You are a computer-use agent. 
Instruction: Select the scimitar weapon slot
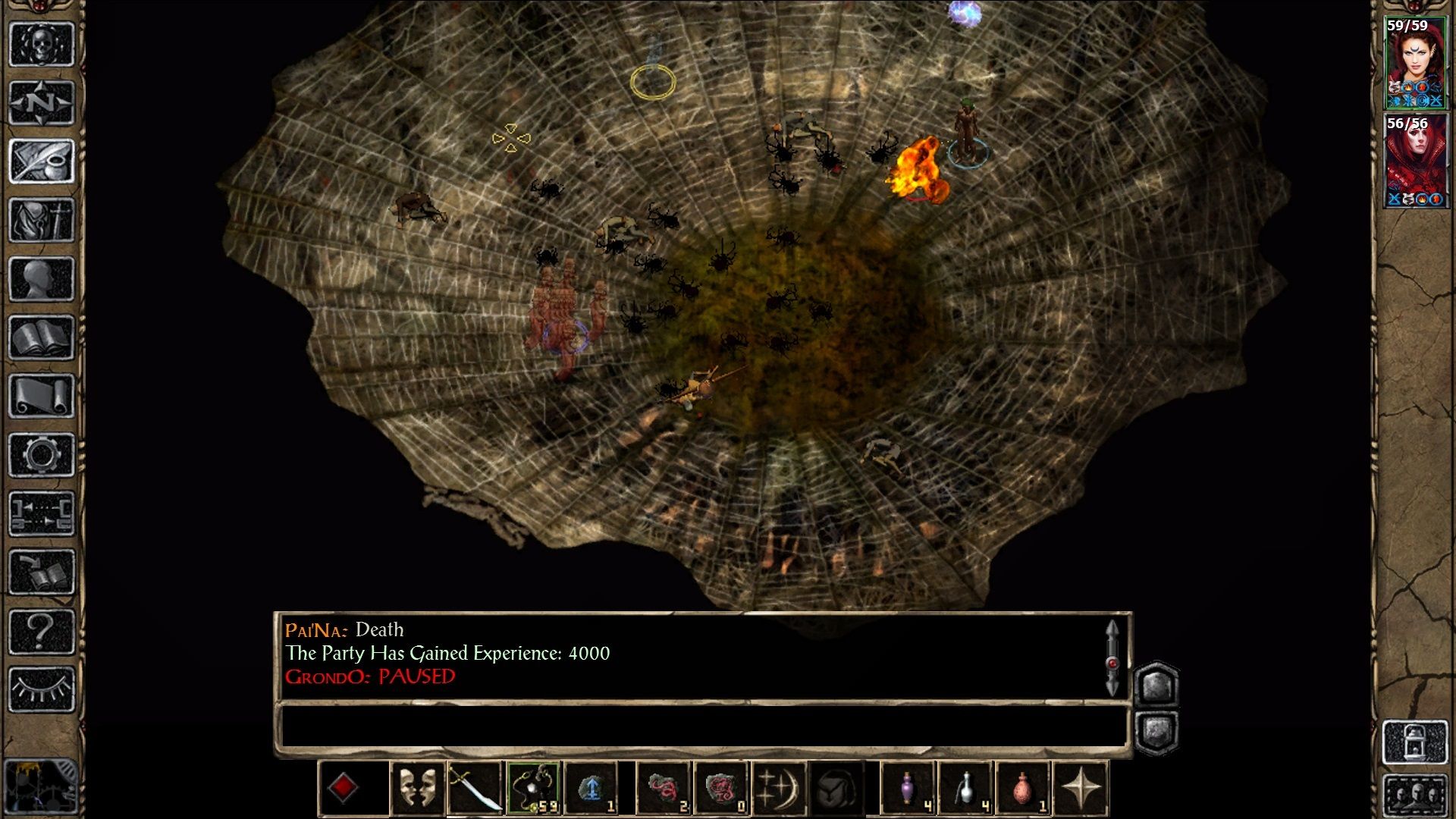click(x=475, y=788)
